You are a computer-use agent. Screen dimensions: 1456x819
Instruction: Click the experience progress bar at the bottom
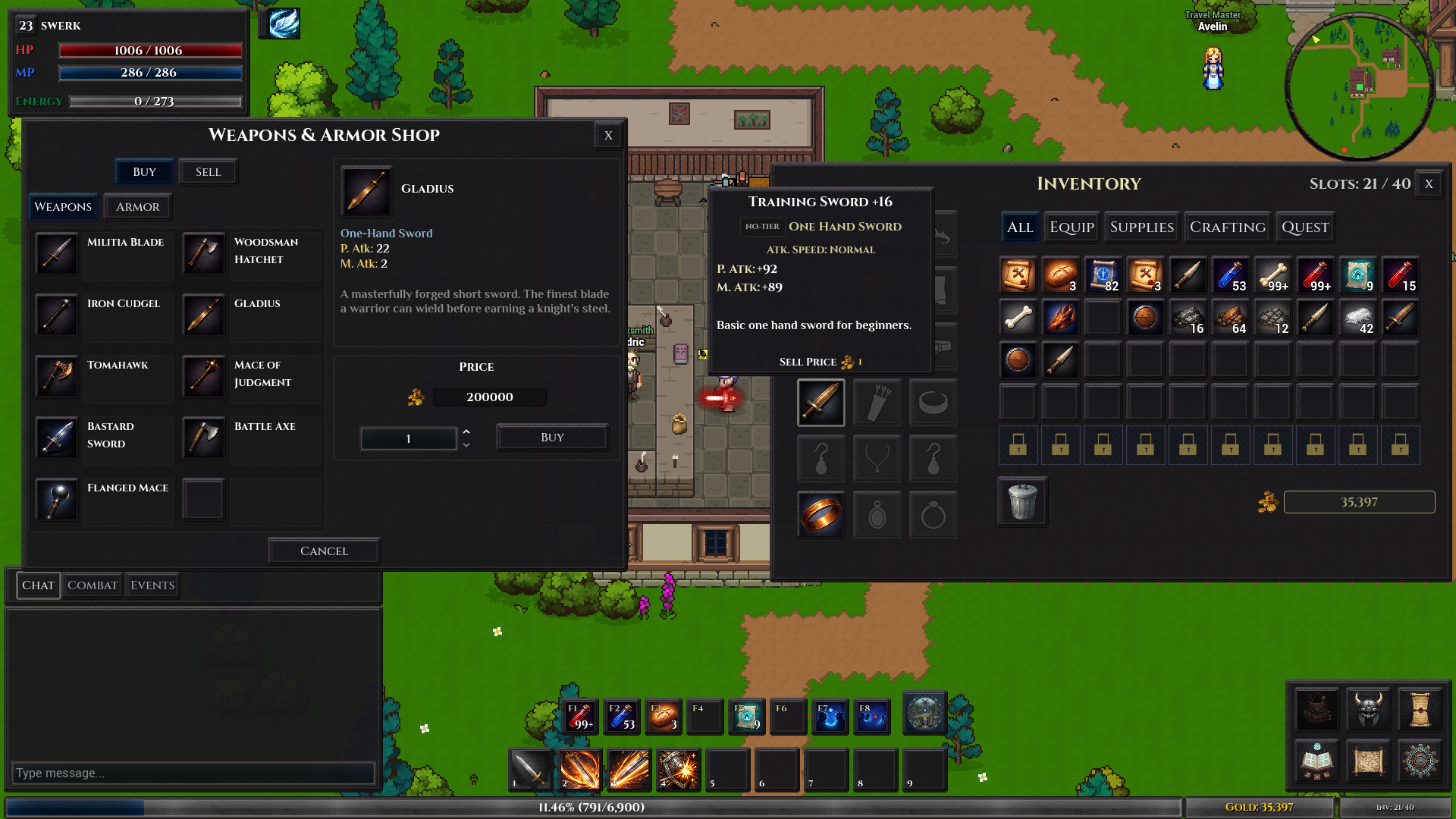[x=590, y=808]
